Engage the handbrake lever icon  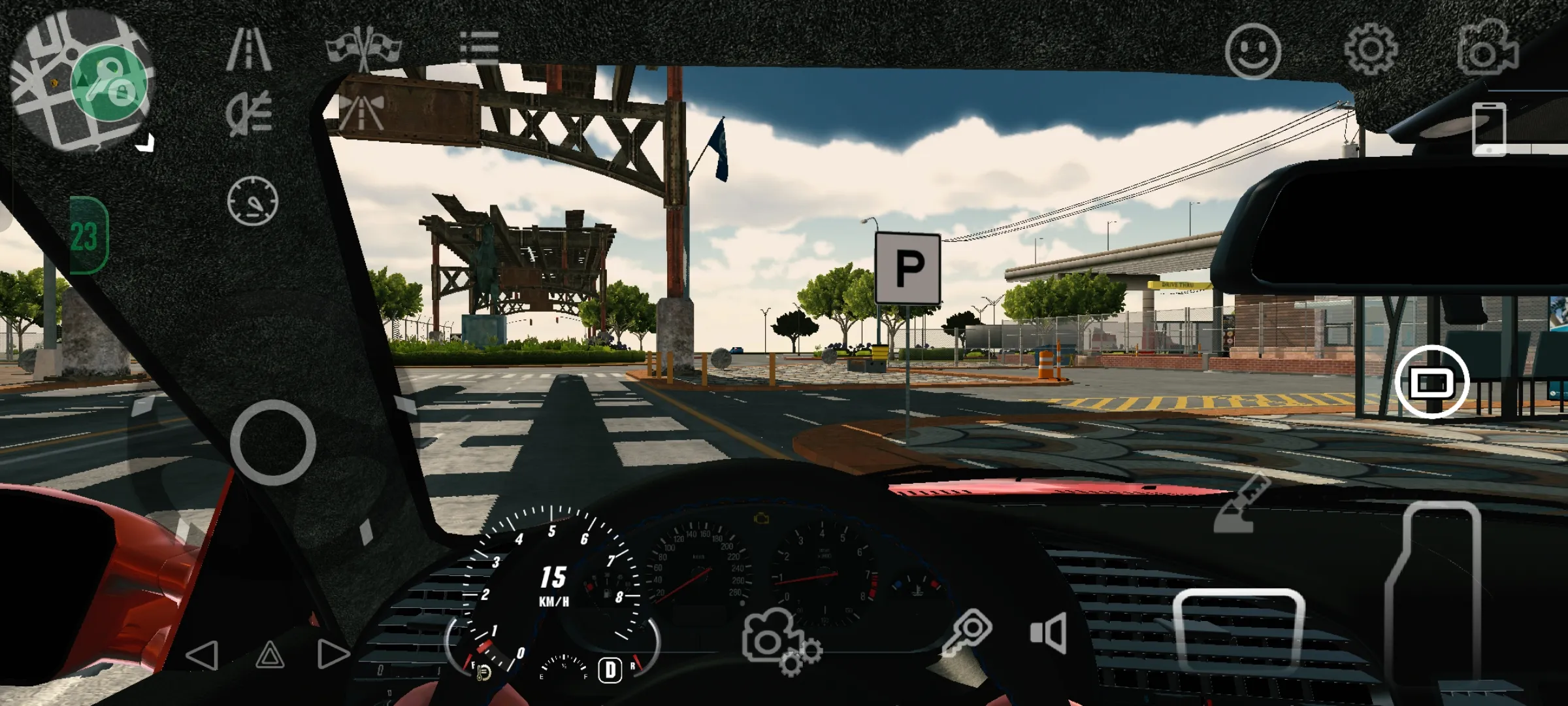pyautogui.click(x=1240, y=505)
